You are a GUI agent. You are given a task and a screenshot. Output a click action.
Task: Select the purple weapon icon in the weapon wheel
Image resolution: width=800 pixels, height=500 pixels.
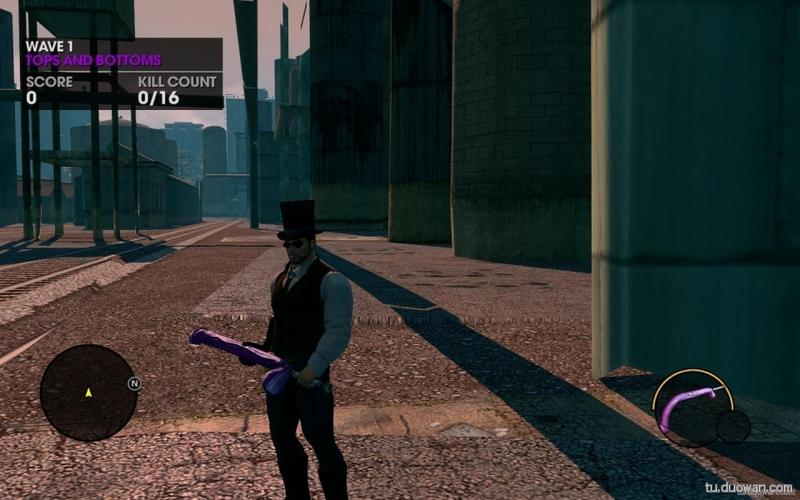(687, 407)
